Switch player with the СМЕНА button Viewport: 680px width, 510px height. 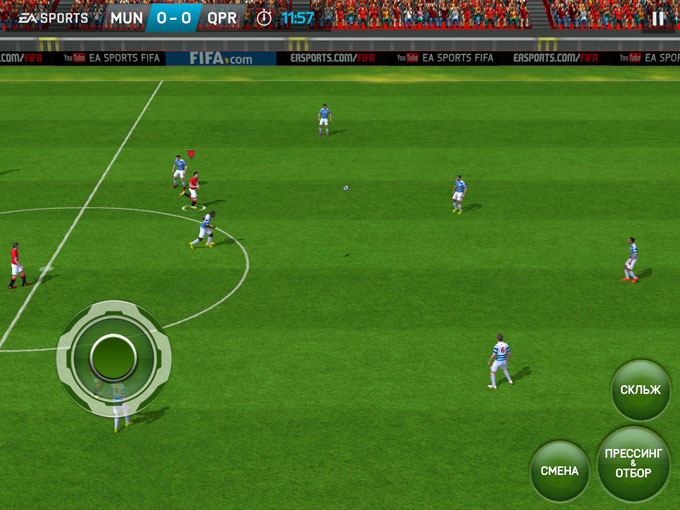pos(560,471)
